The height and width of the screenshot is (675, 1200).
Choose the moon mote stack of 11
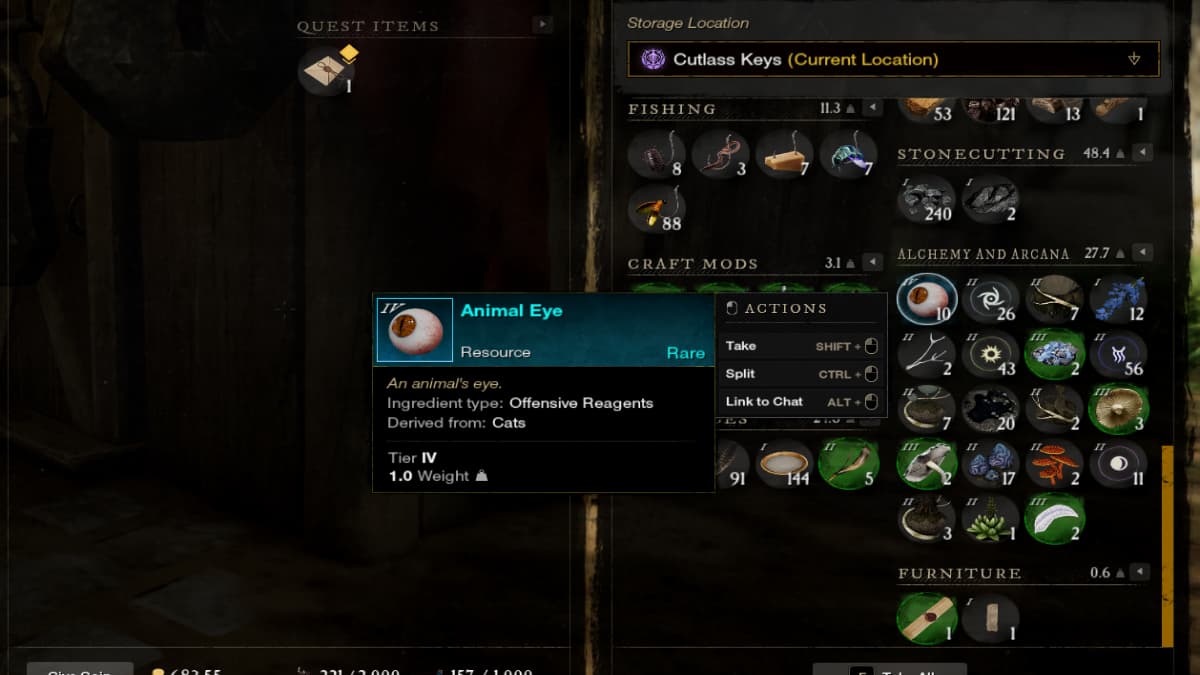(1118, 464)
